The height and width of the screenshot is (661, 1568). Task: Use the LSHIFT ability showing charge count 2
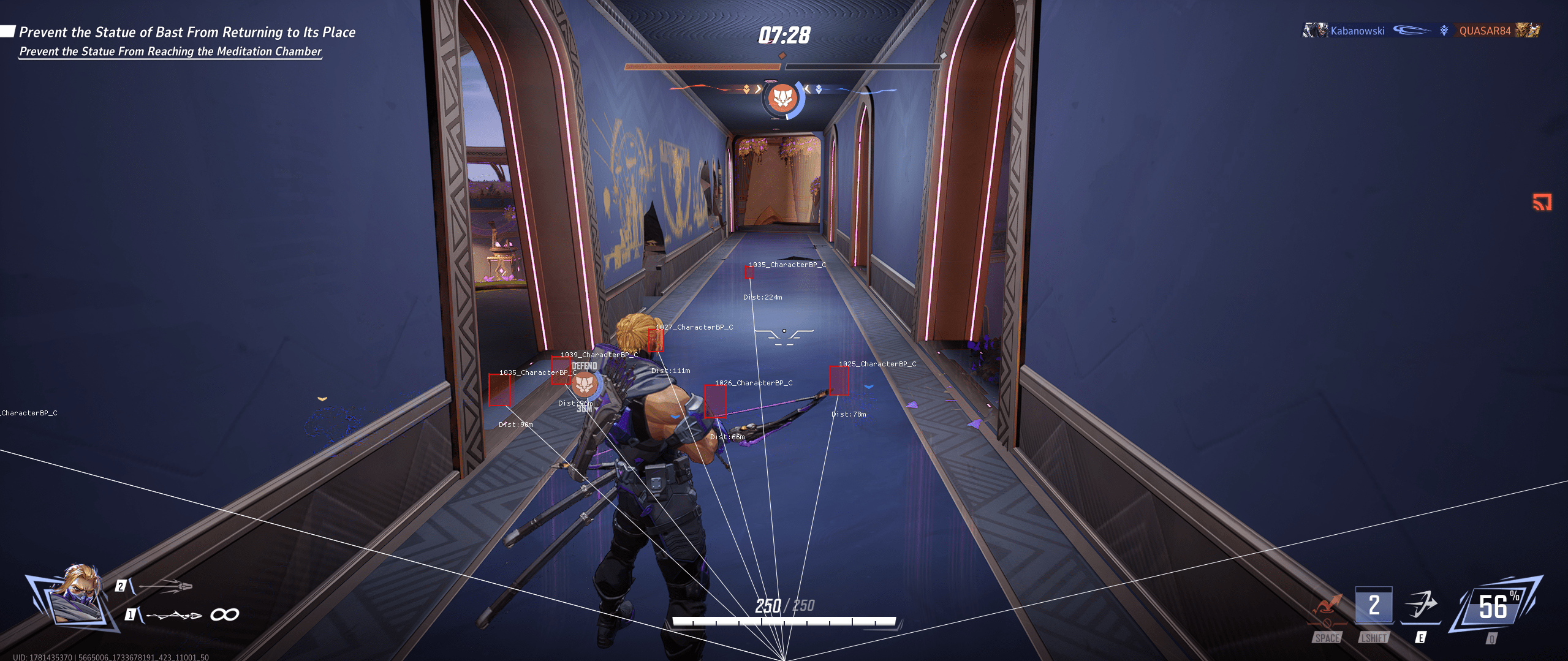1374,606
